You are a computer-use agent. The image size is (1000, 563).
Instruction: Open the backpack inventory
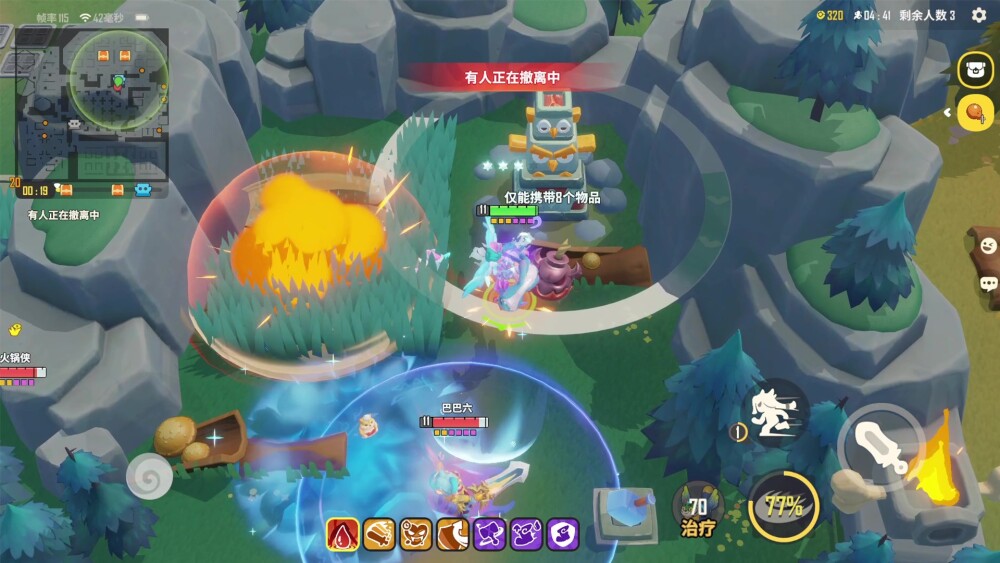click(x=974, y=70)
